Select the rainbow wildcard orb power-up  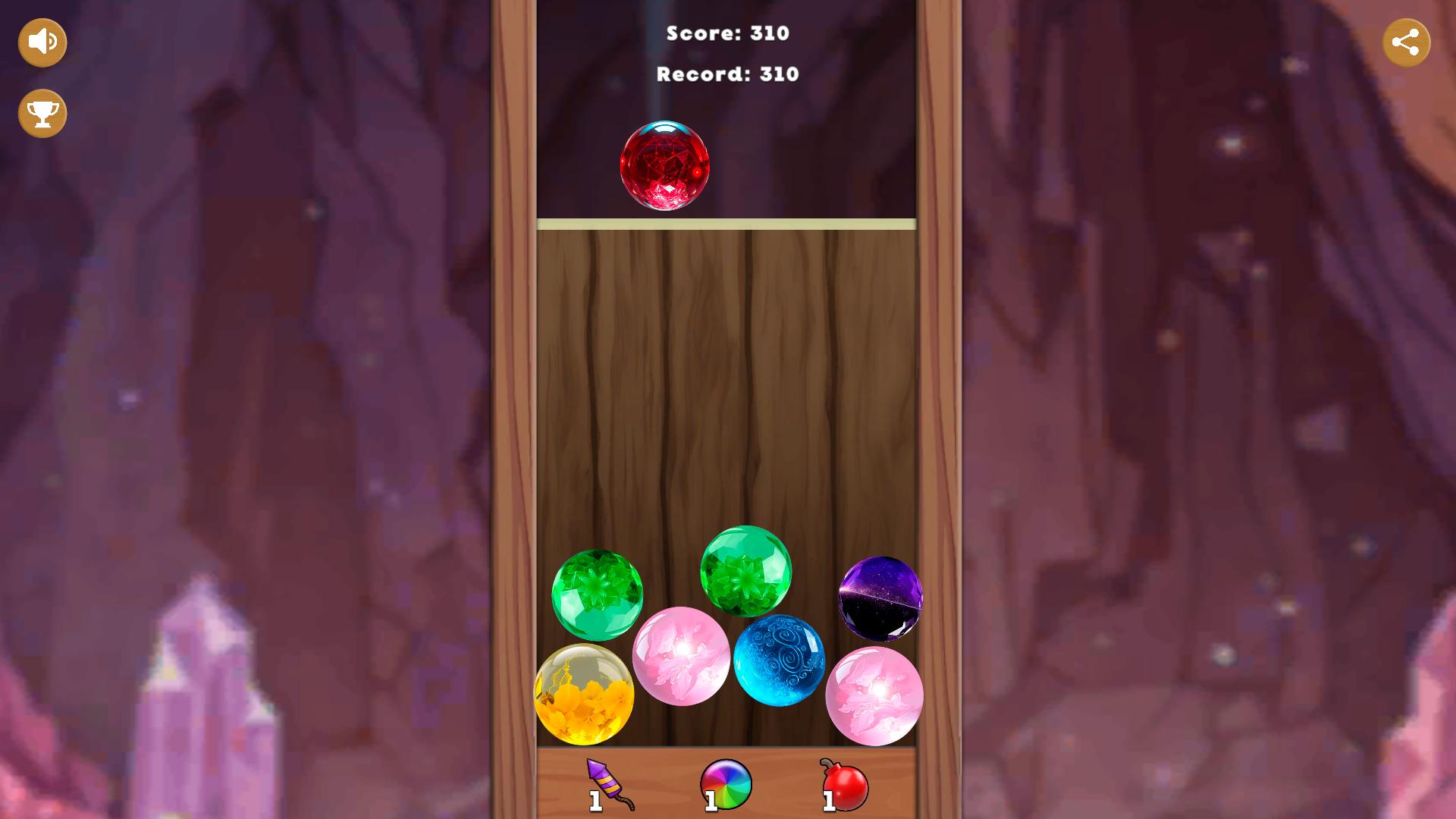726,784
